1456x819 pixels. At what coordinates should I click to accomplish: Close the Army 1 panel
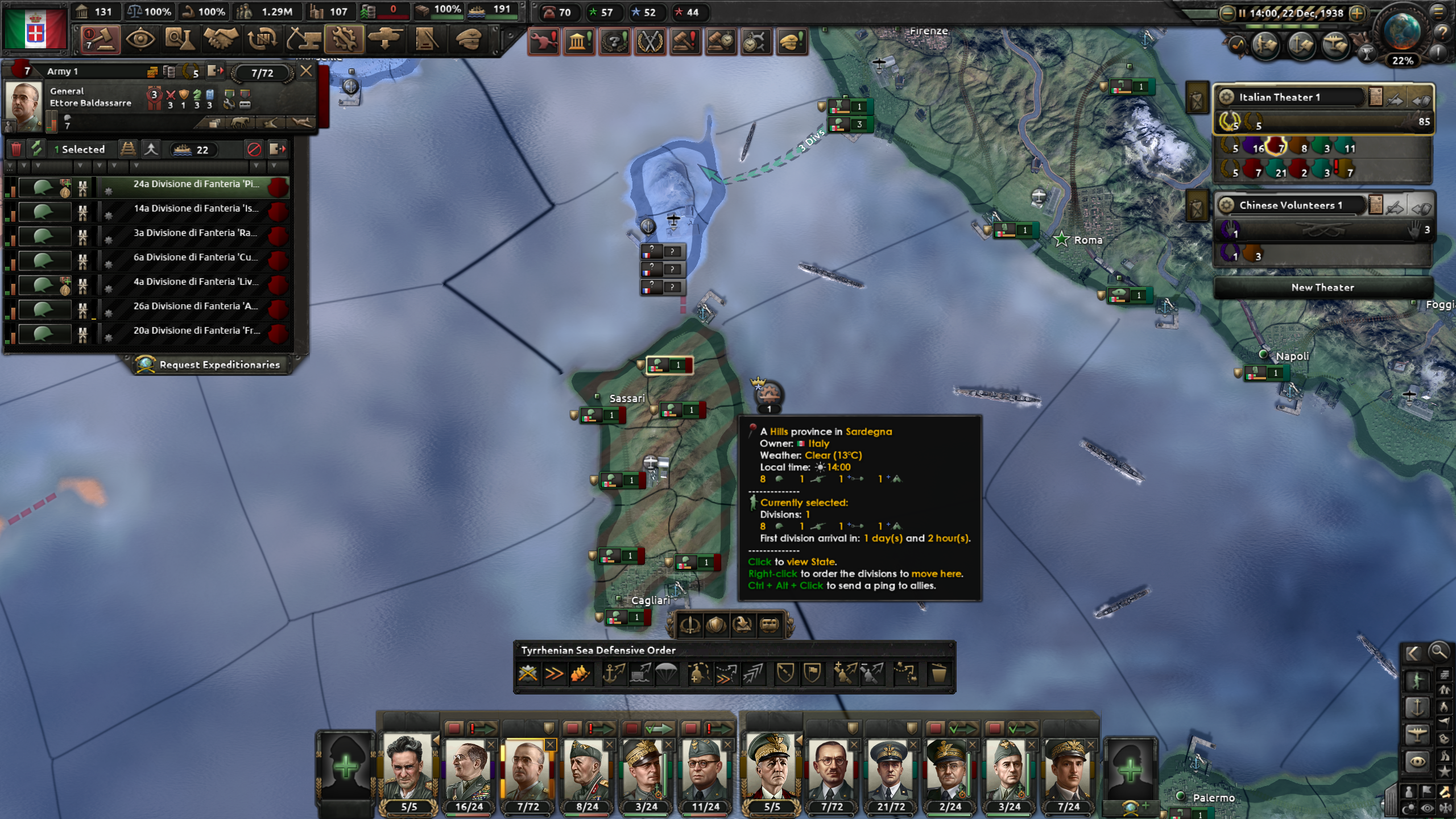pos(306,71)
